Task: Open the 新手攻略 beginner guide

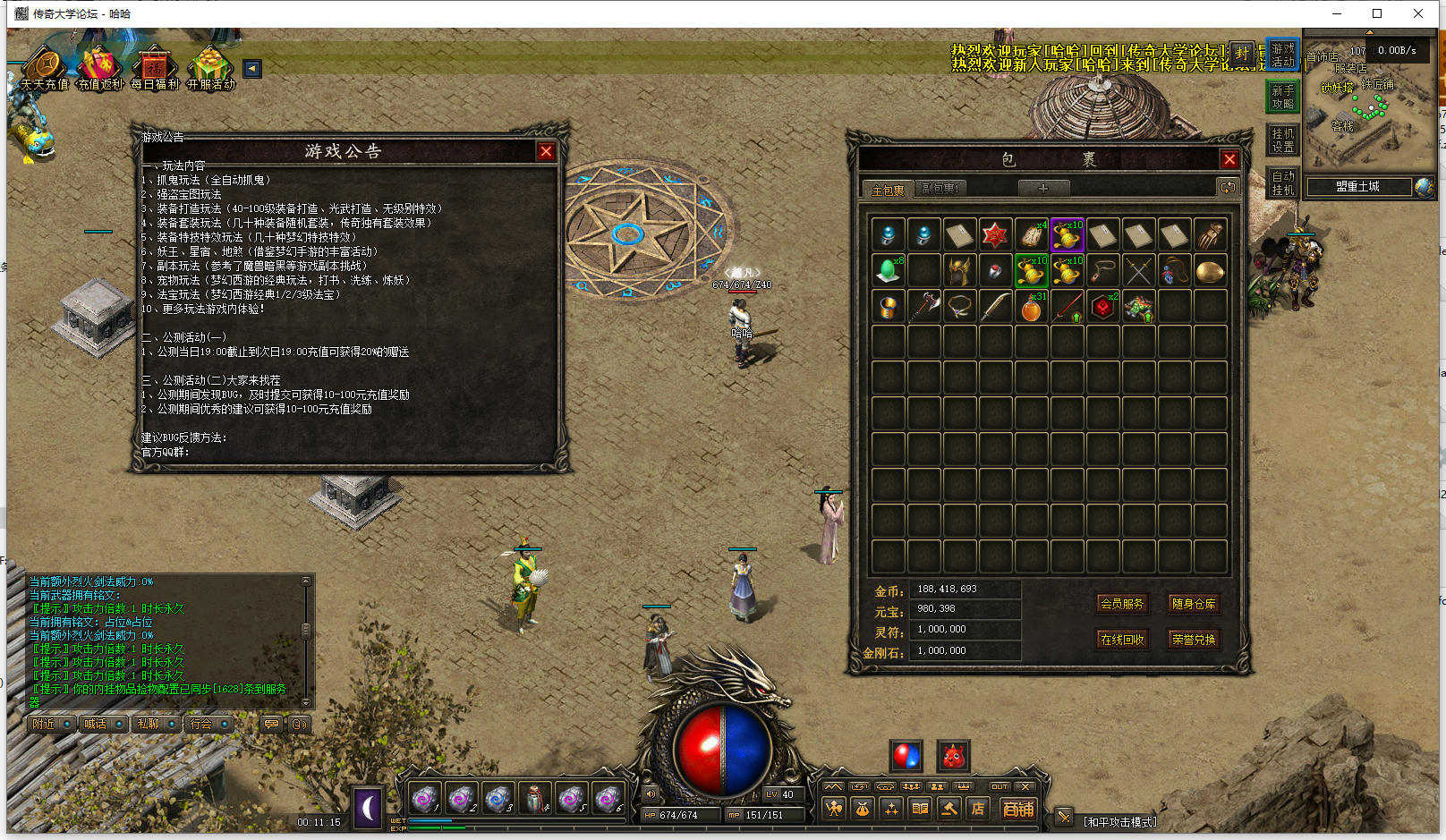Action: 1283,98
